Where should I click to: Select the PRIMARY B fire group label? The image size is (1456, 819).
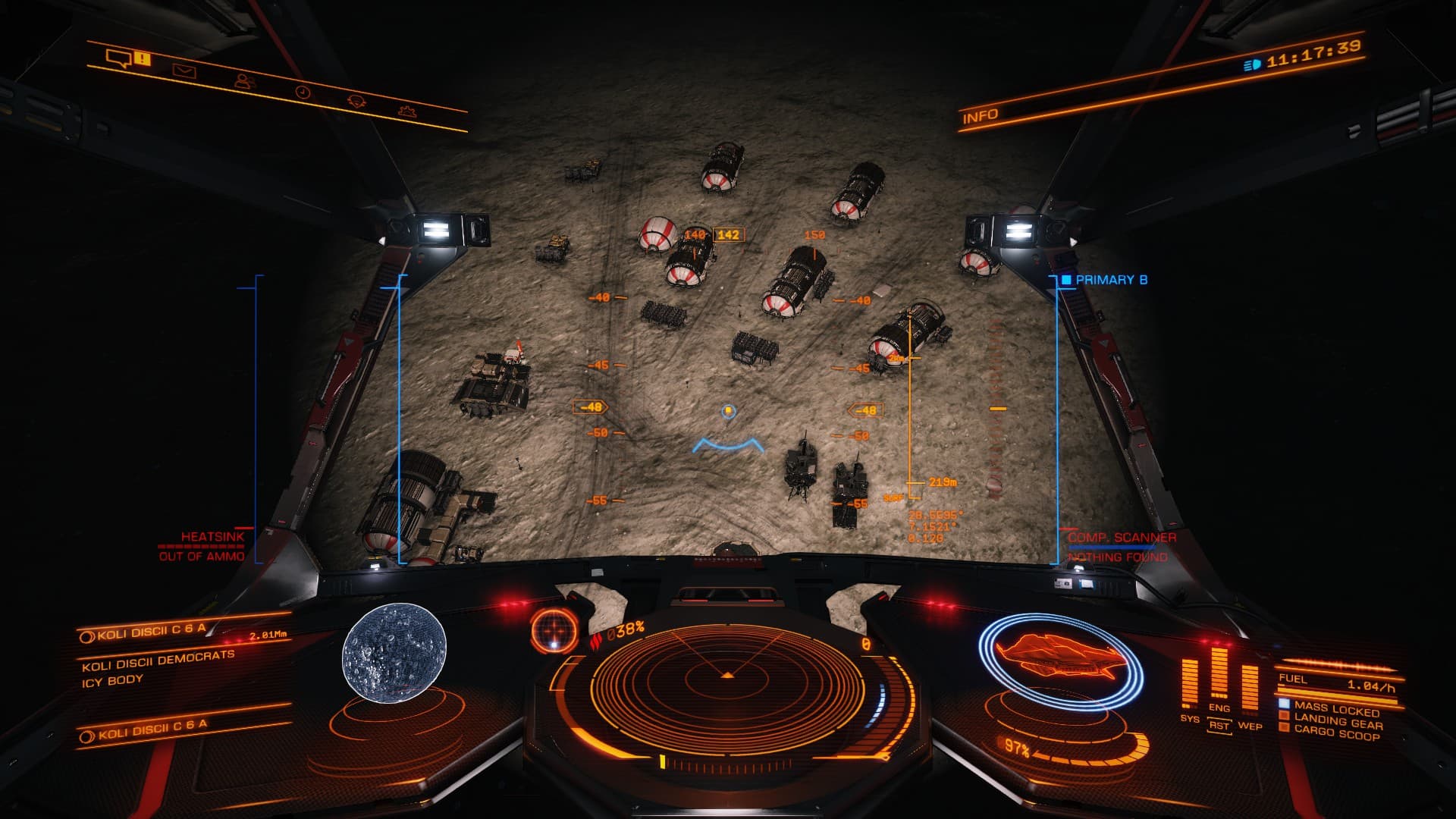pyautogui.click(x=1110, y=280)
